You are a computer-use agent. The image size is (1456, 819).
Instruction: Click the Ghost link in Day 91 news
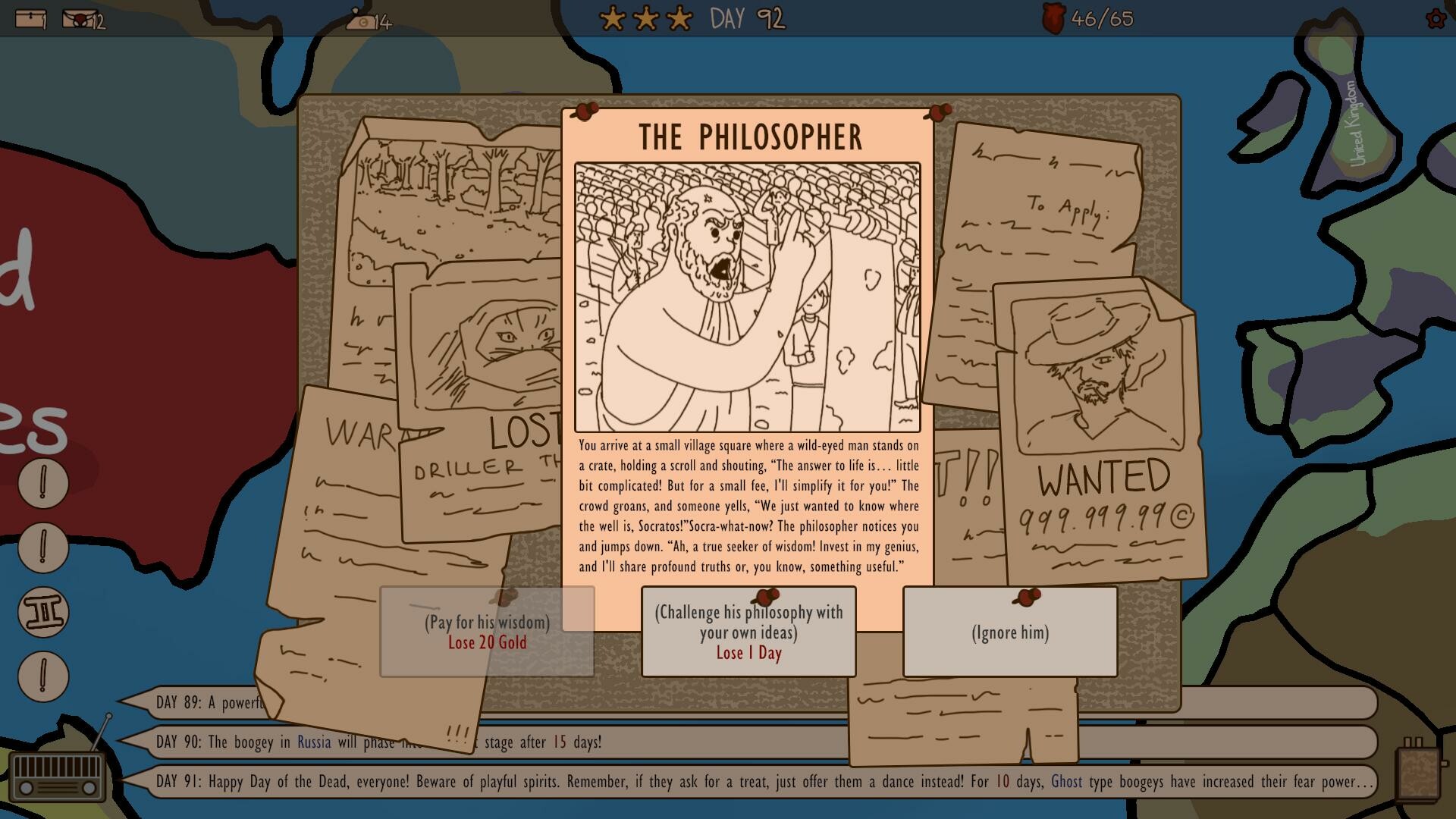(x=1069, y=782)
